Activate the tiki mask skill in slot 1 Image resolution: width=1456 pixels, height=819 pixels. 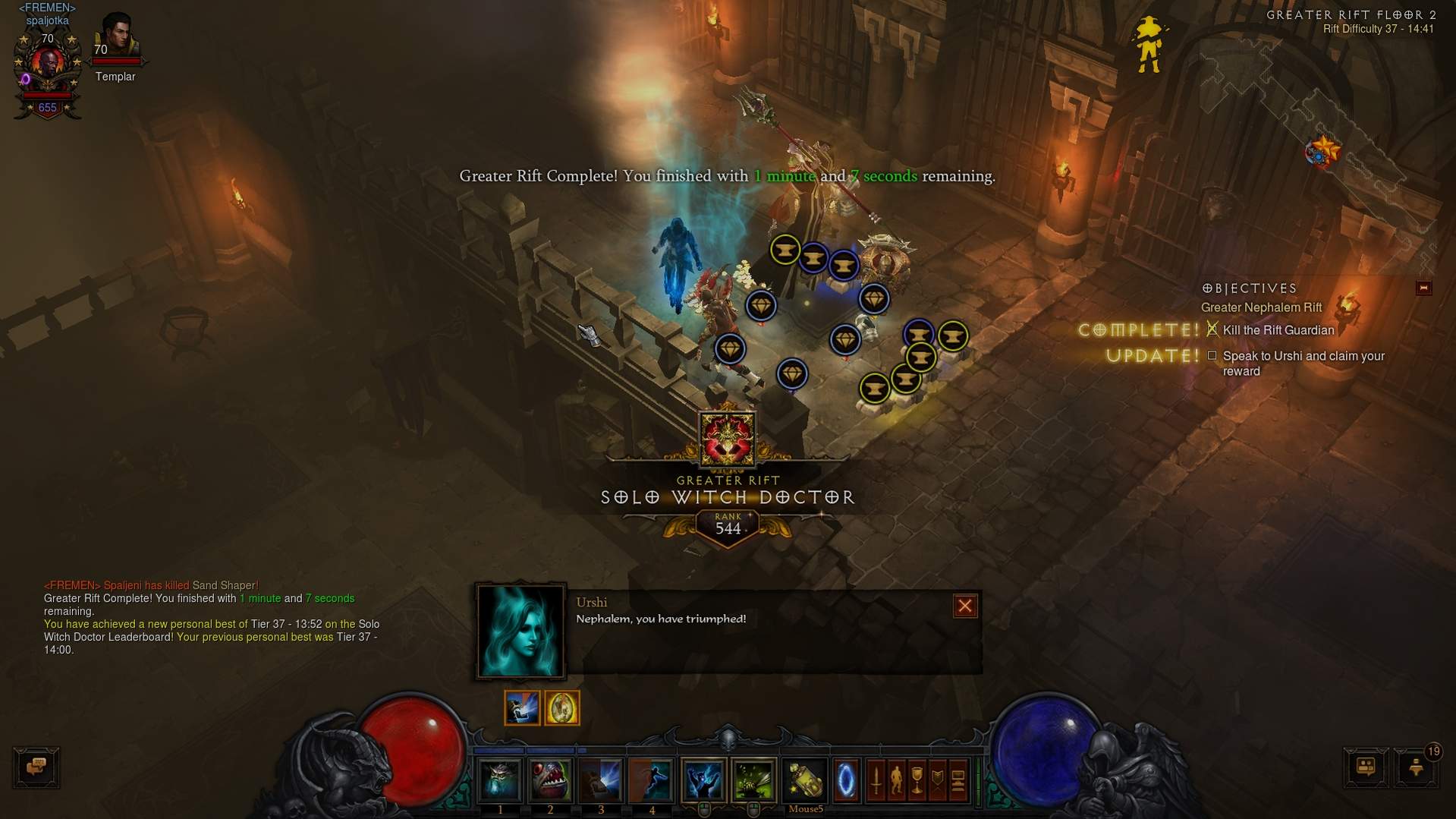point(500,780)
